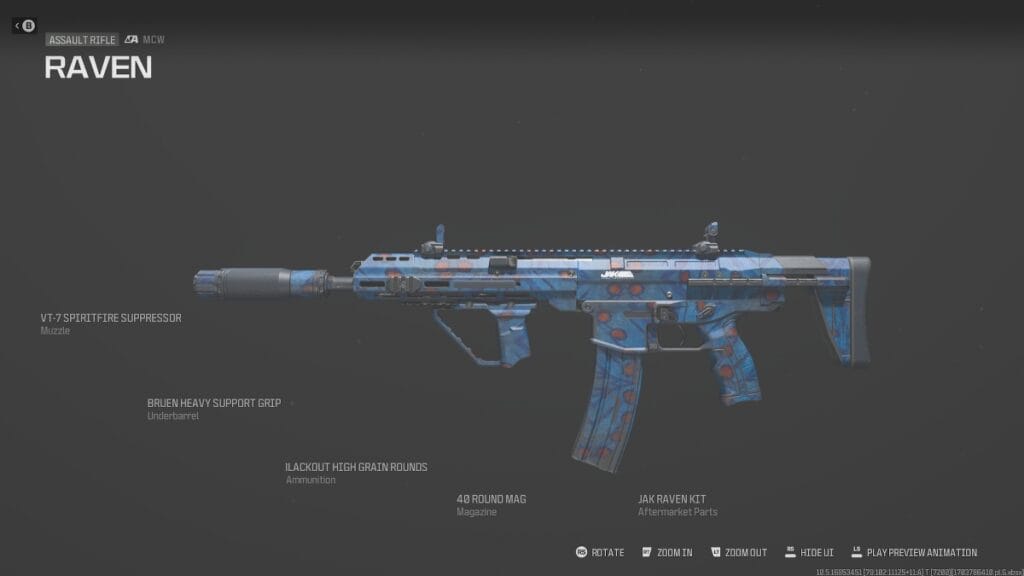Play the preview animation
This screenshot has height=576, width=1024.
click(x=914, y=552)
